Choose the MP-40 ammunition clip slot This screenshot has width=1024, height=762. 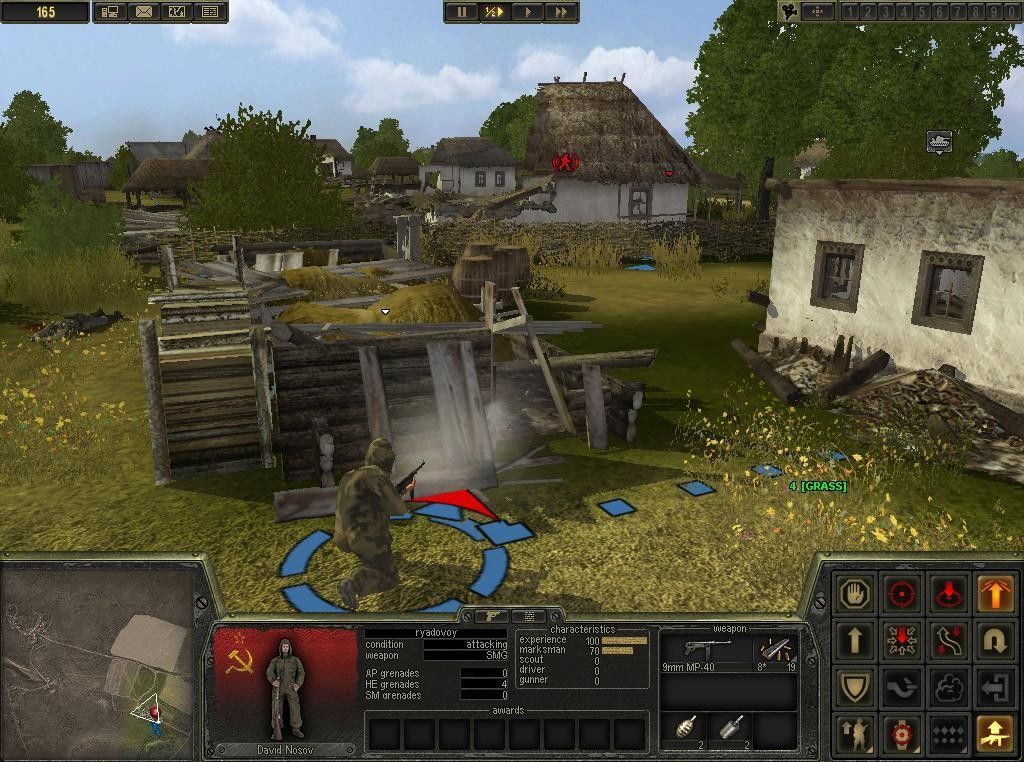coord(774,652)
